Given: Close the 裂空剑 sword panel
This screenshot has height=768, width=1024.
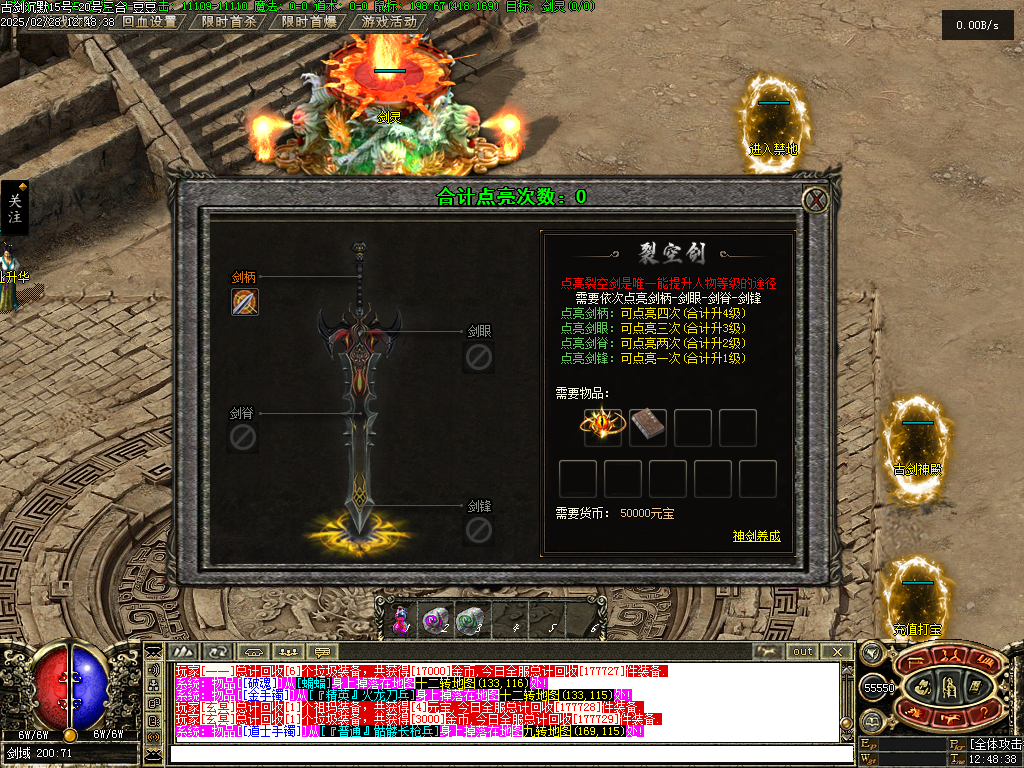Looking at the screenshot, I should click(x=817, y=200).
